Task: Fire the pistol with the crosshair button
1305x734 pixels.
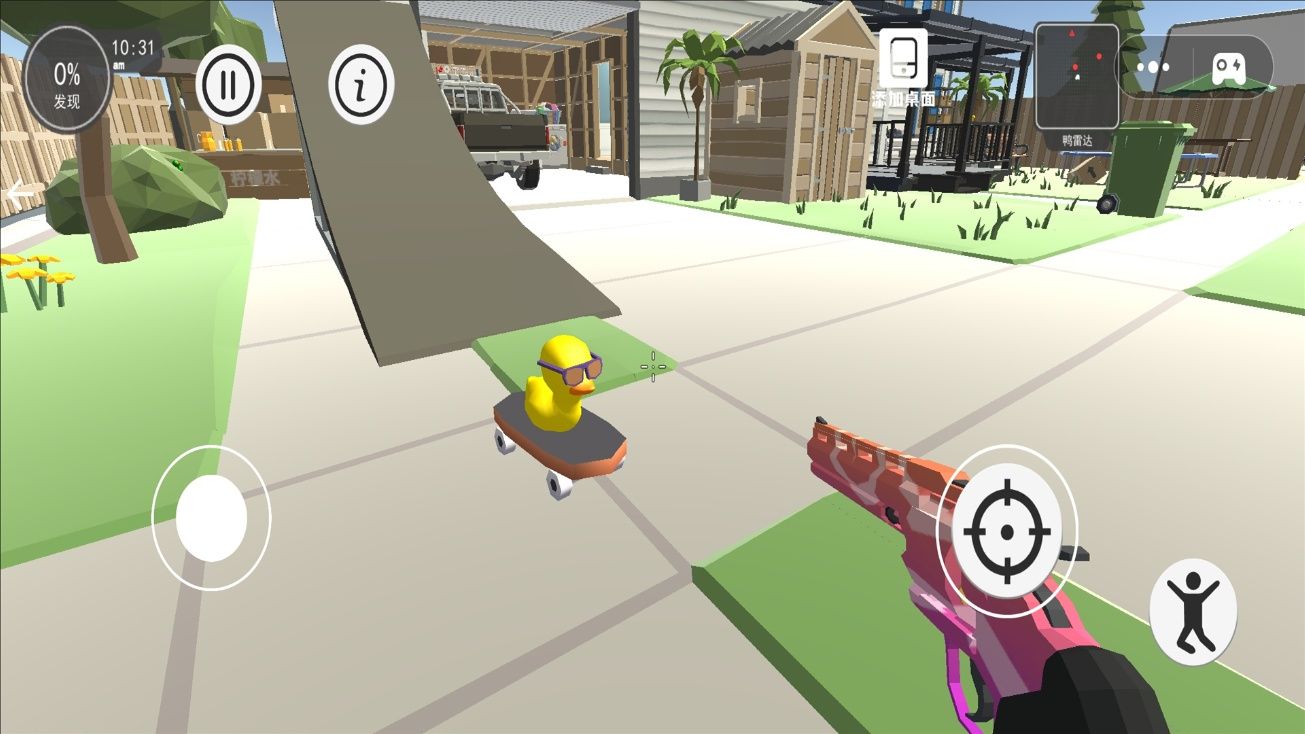Action: 1006,530
